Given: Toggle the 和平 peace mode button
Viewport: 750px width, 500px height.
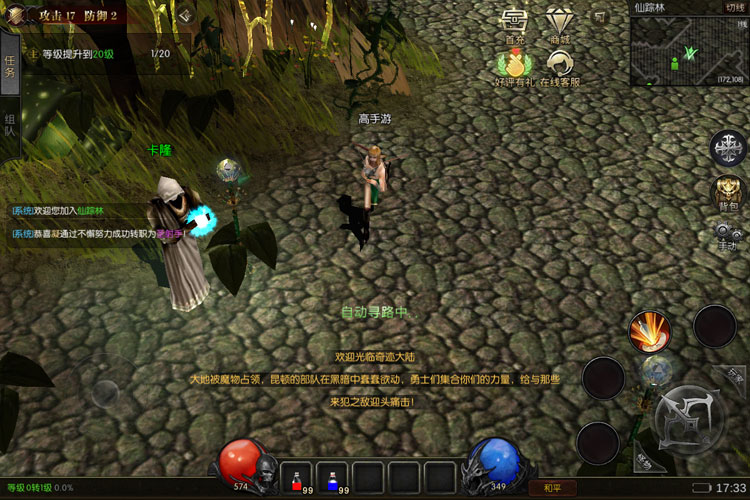Looking at the screenshot, I should click(552, 488).
